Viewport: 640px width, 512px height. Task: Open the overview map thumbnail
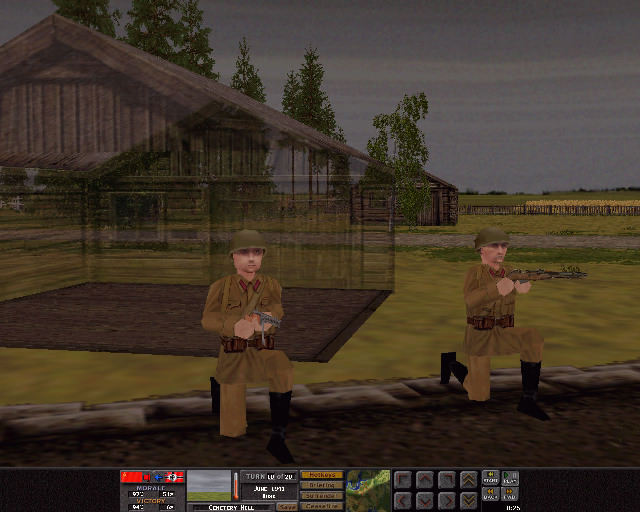368,489
